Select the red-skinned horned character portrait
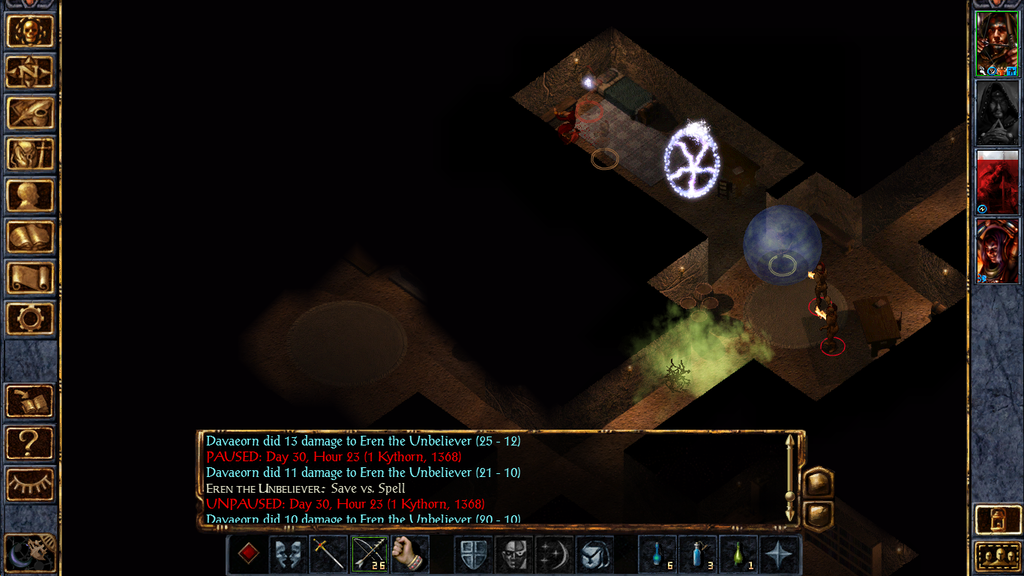 click(997, 250)
